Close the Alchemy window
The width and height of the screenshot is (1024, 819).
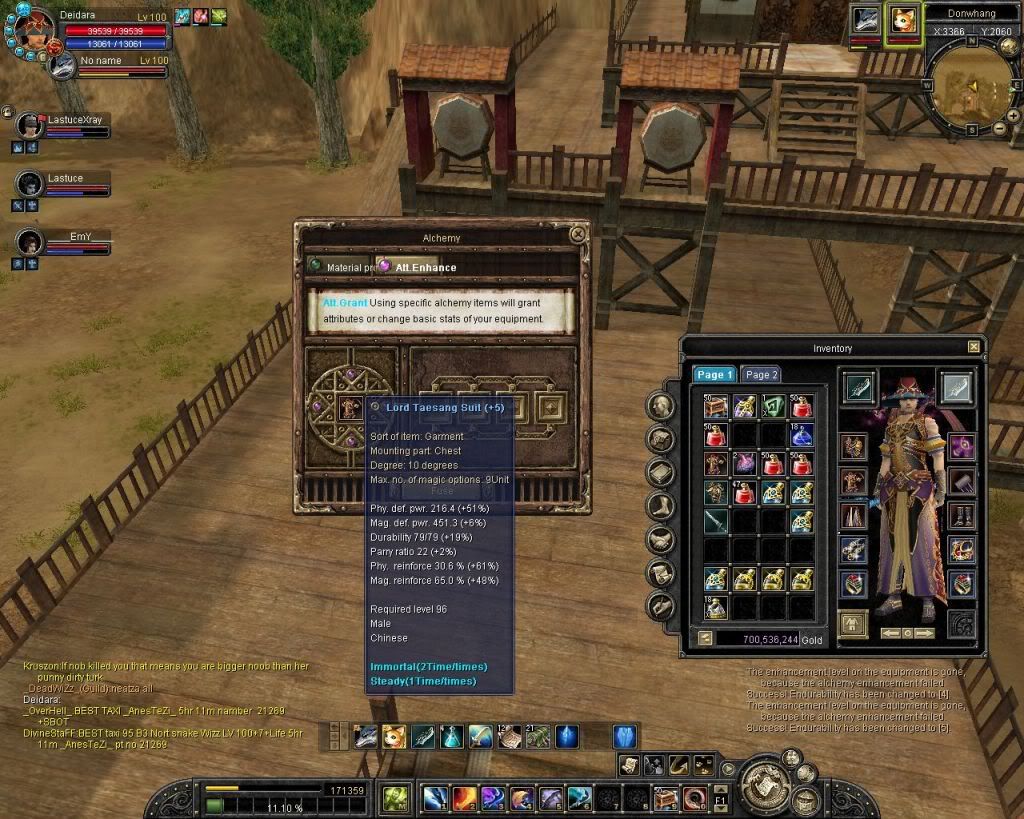[x=577, y=234]
